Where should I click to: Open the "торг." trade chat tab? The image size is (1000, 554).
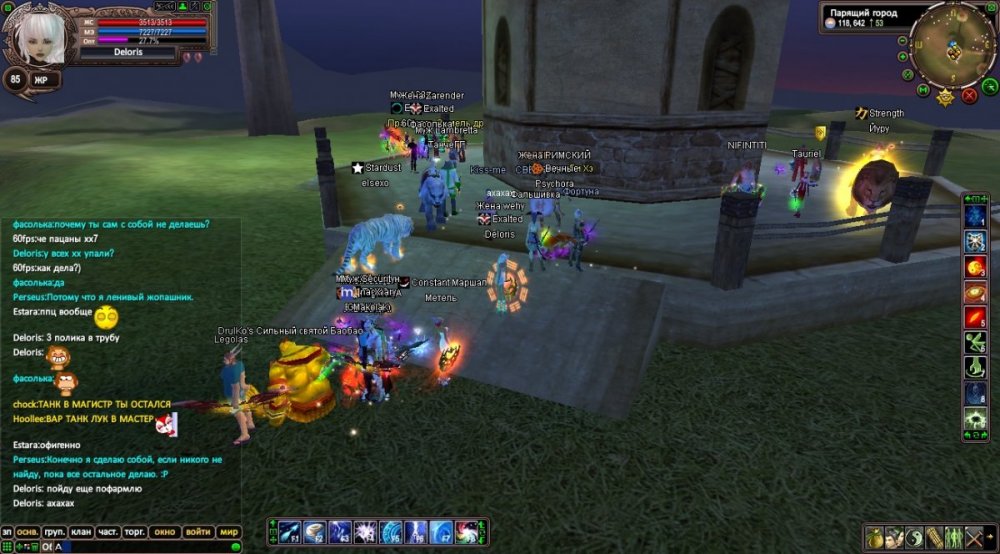point(135,532)
